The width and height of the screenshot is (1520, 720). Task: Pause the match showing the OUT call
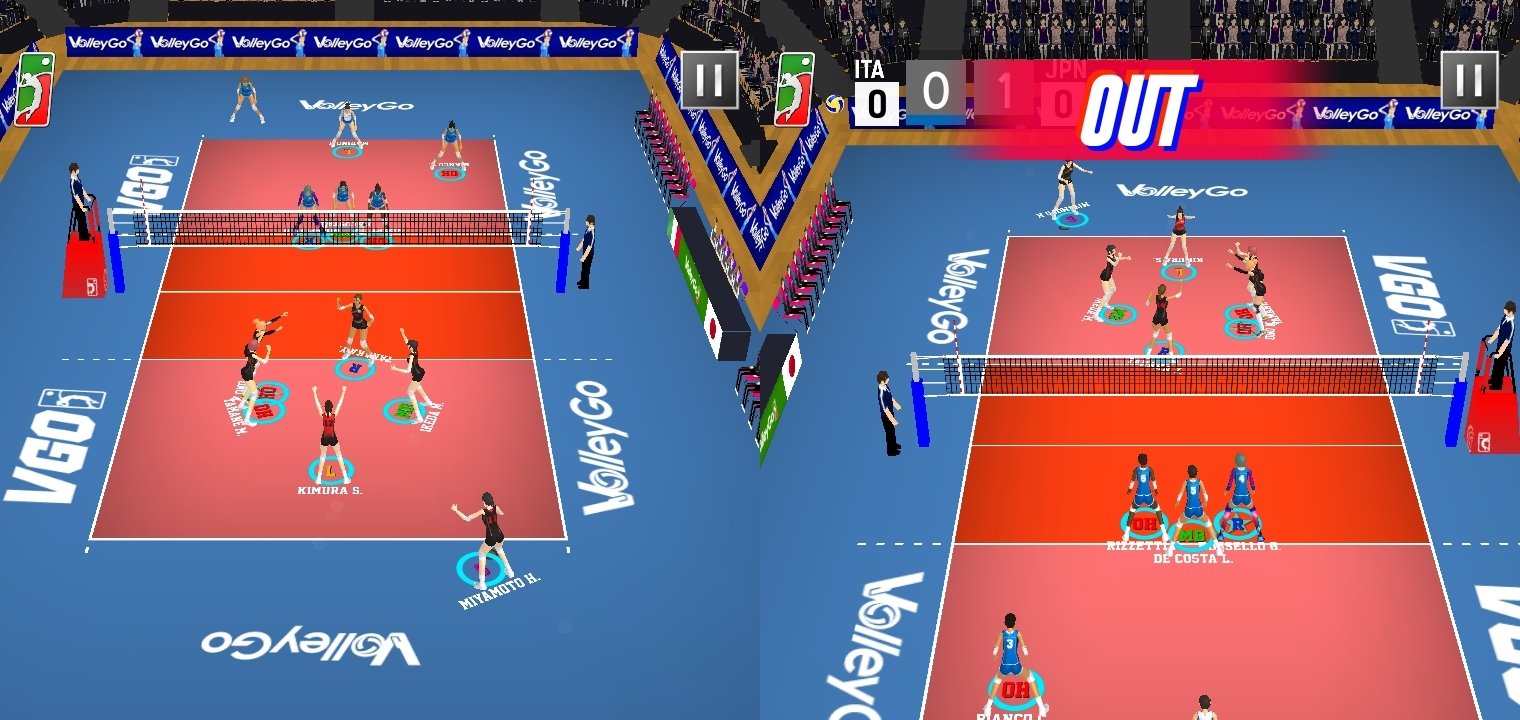coord(1469,79)
